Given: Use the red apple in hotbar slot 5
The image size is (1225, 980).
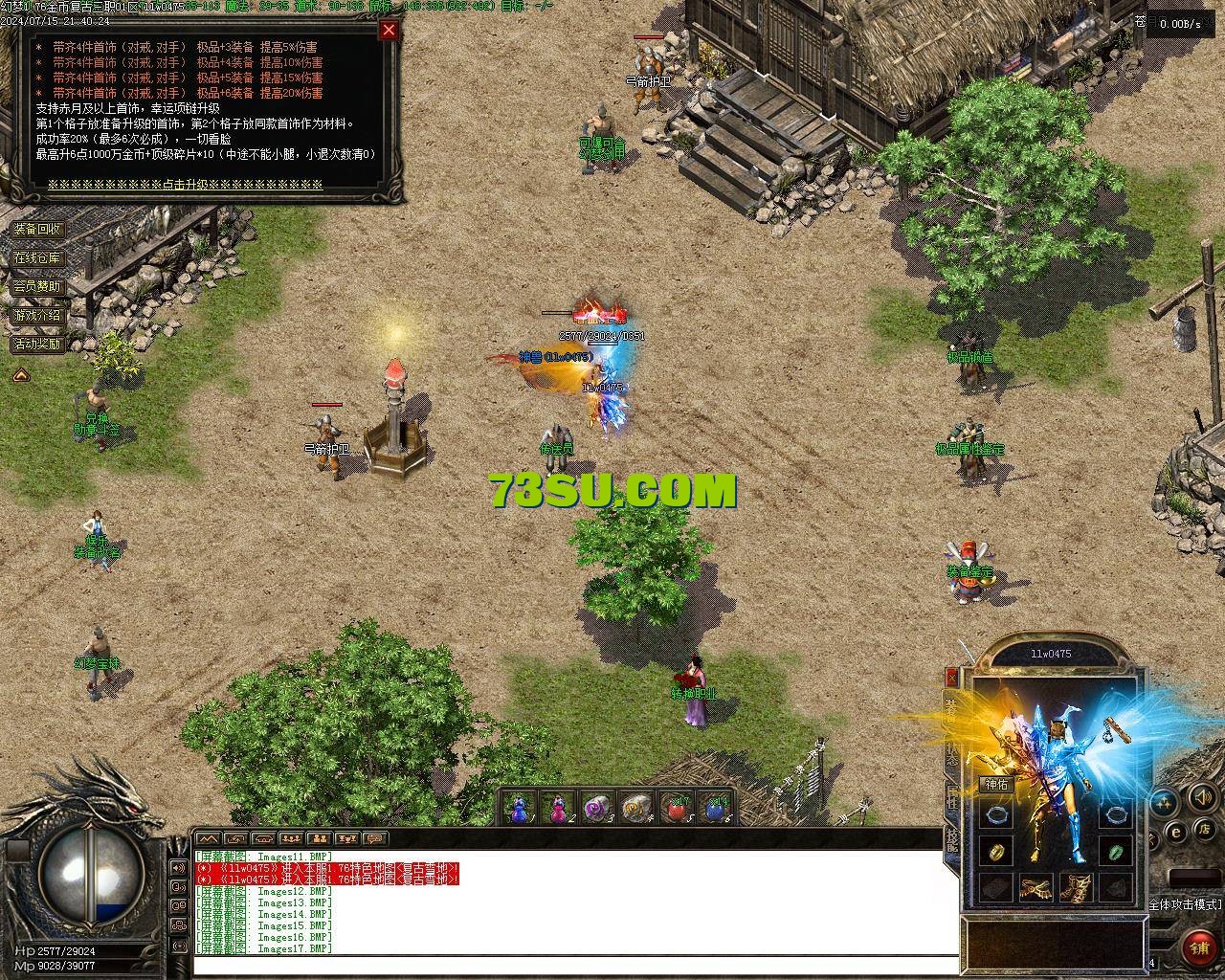Looking at the screenshot, I should tap(678, 809).
